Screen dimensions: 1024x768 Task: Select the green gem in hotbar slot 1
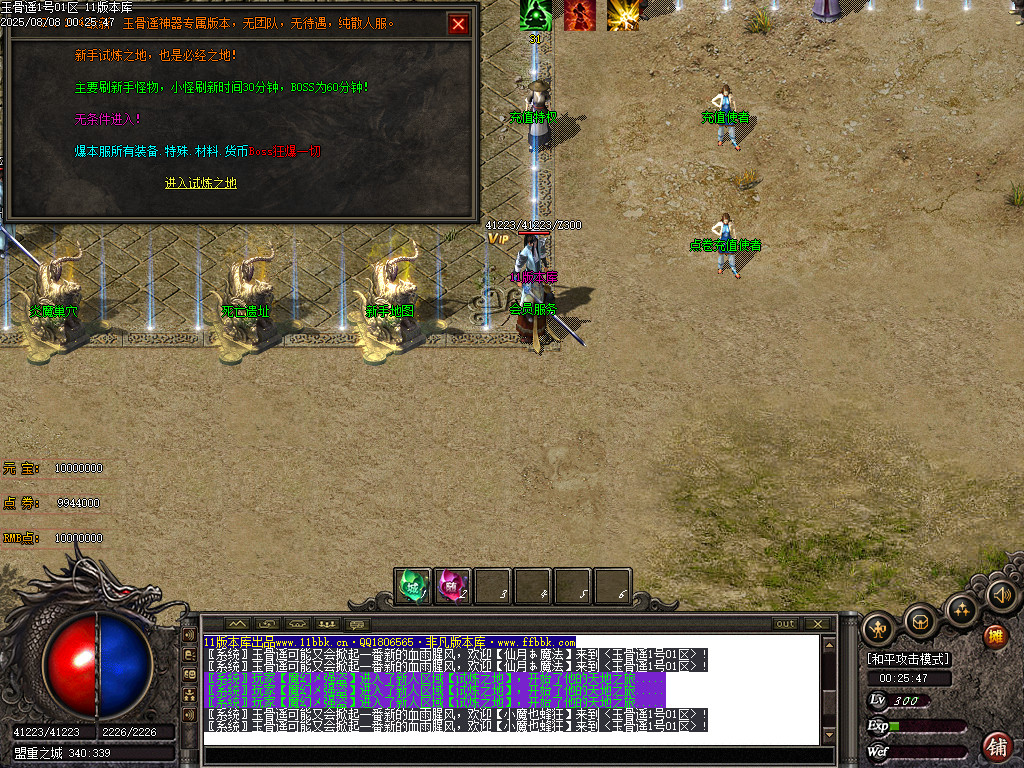tap(413, 586)
